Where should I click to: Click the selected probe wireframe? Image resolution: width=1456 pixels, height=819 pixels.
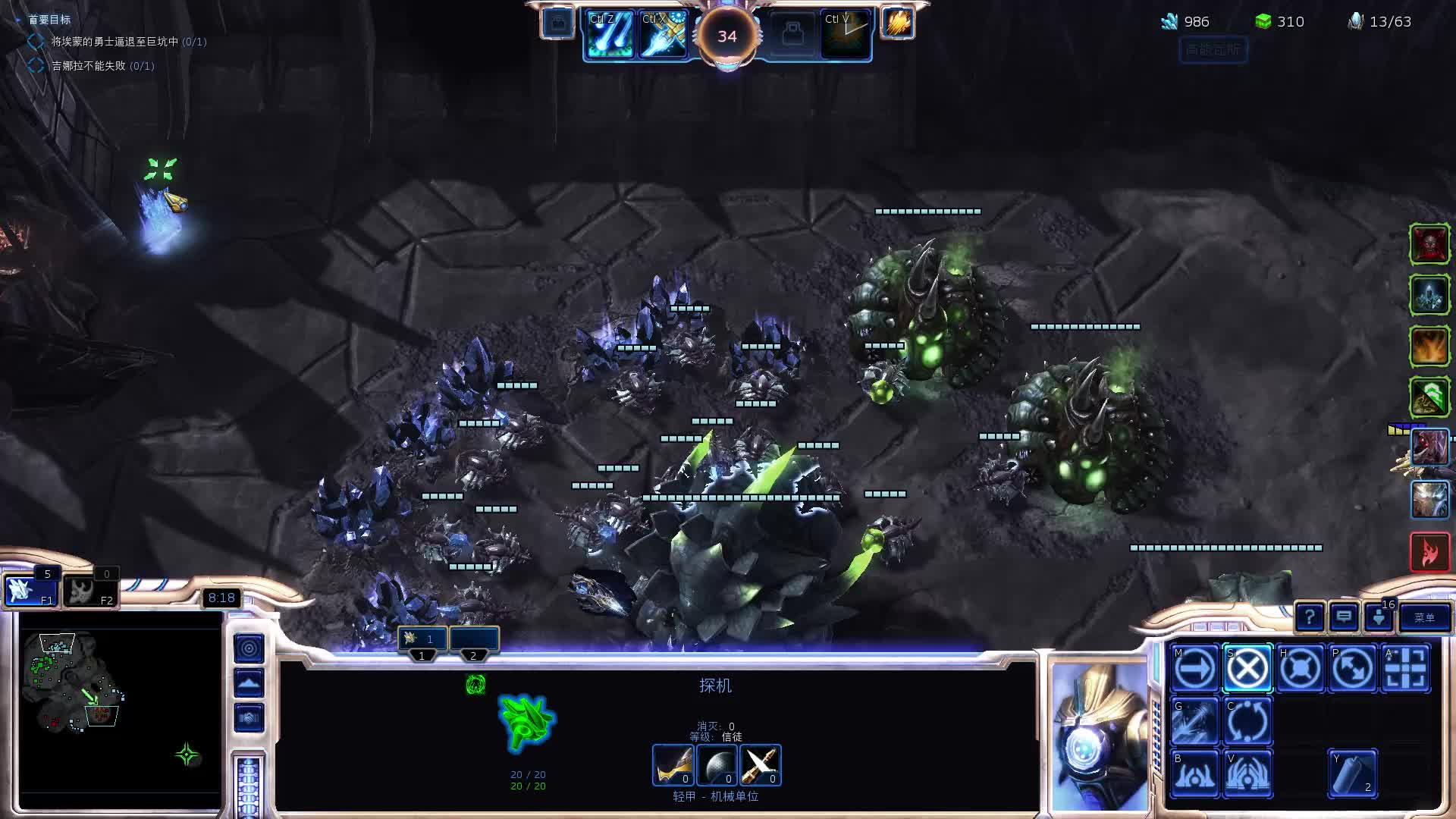(527, 722)
